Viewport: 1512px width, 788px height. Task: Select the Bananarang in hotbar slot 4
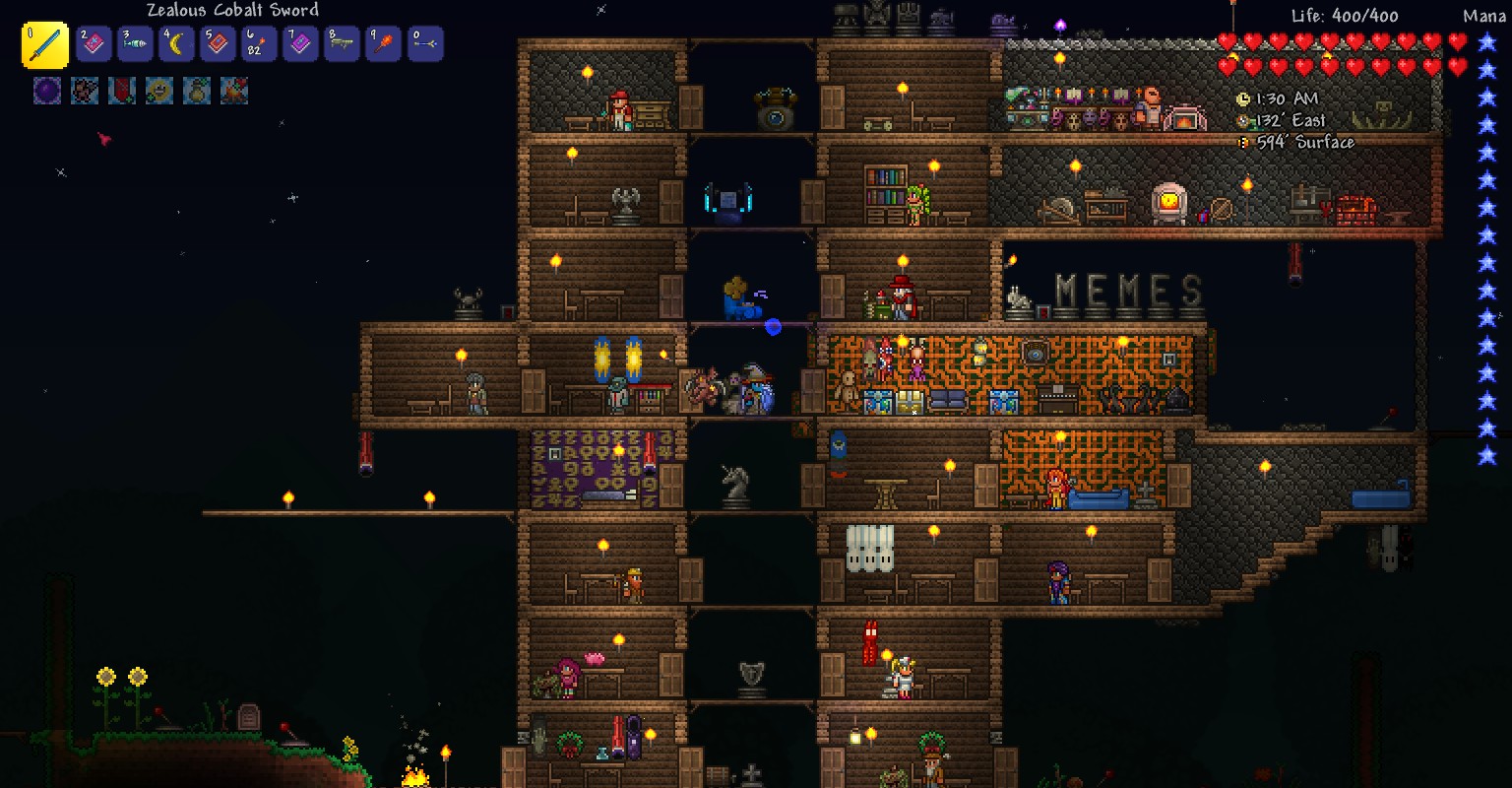point(176,43)
